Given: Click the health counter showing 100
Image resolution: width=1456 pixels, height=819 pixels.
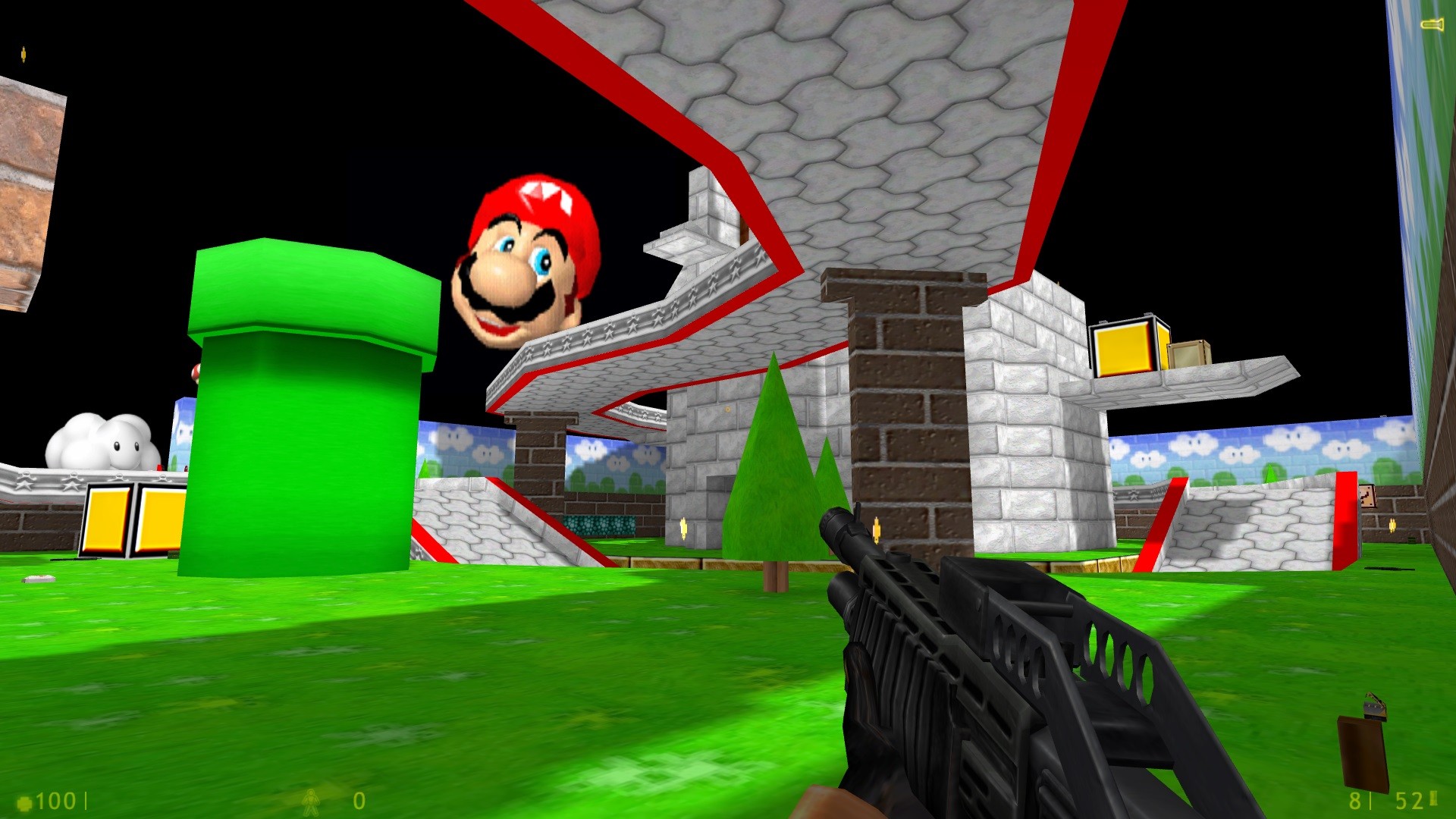Looking at the screenshot, I should click(x=59, y=801).
